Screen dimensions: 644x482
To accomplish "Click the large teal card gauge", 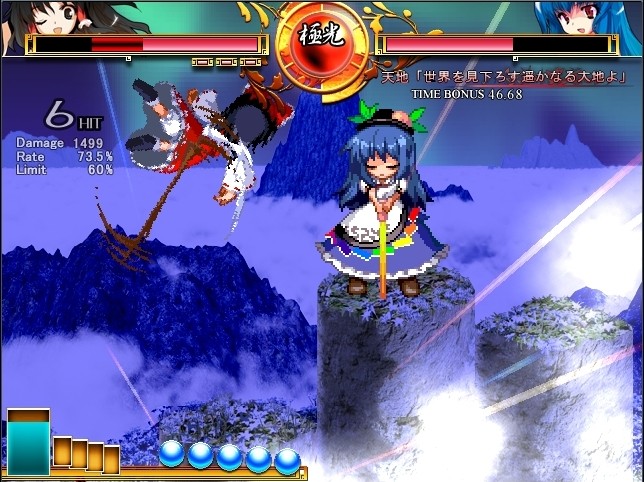I will (x=27, y=444).
